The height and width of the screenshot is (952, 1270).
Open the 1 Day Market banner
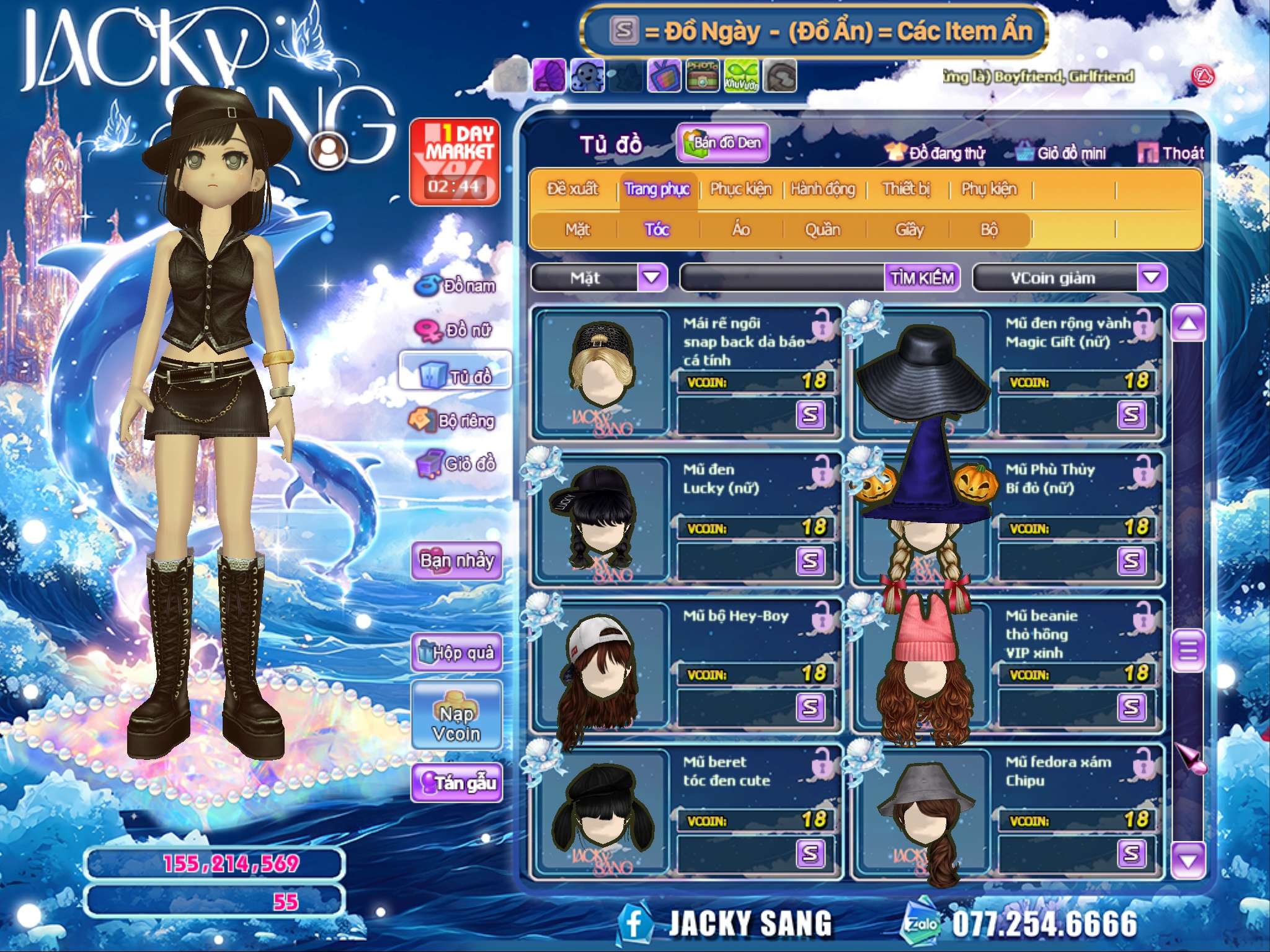455,162
